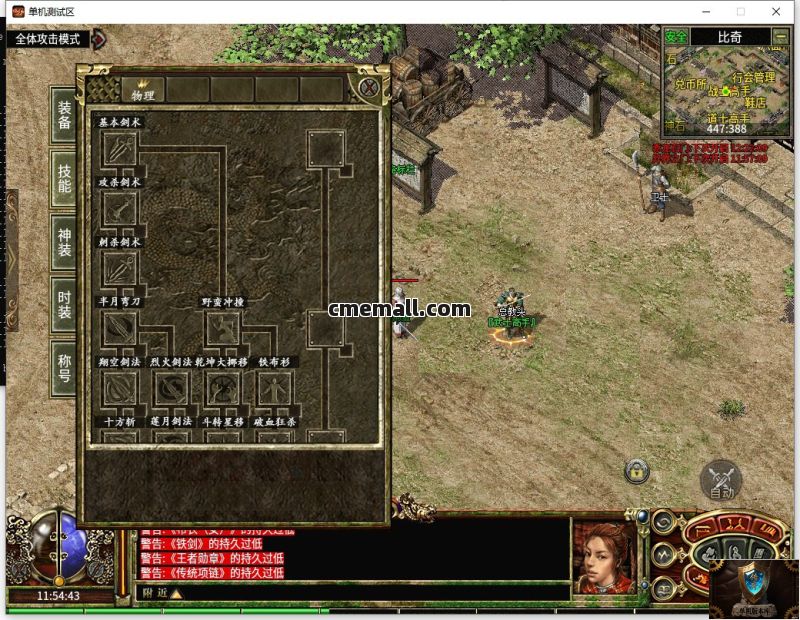Open the 技能 skills tab
The image size is (800, 620).
tap(65, 178)
